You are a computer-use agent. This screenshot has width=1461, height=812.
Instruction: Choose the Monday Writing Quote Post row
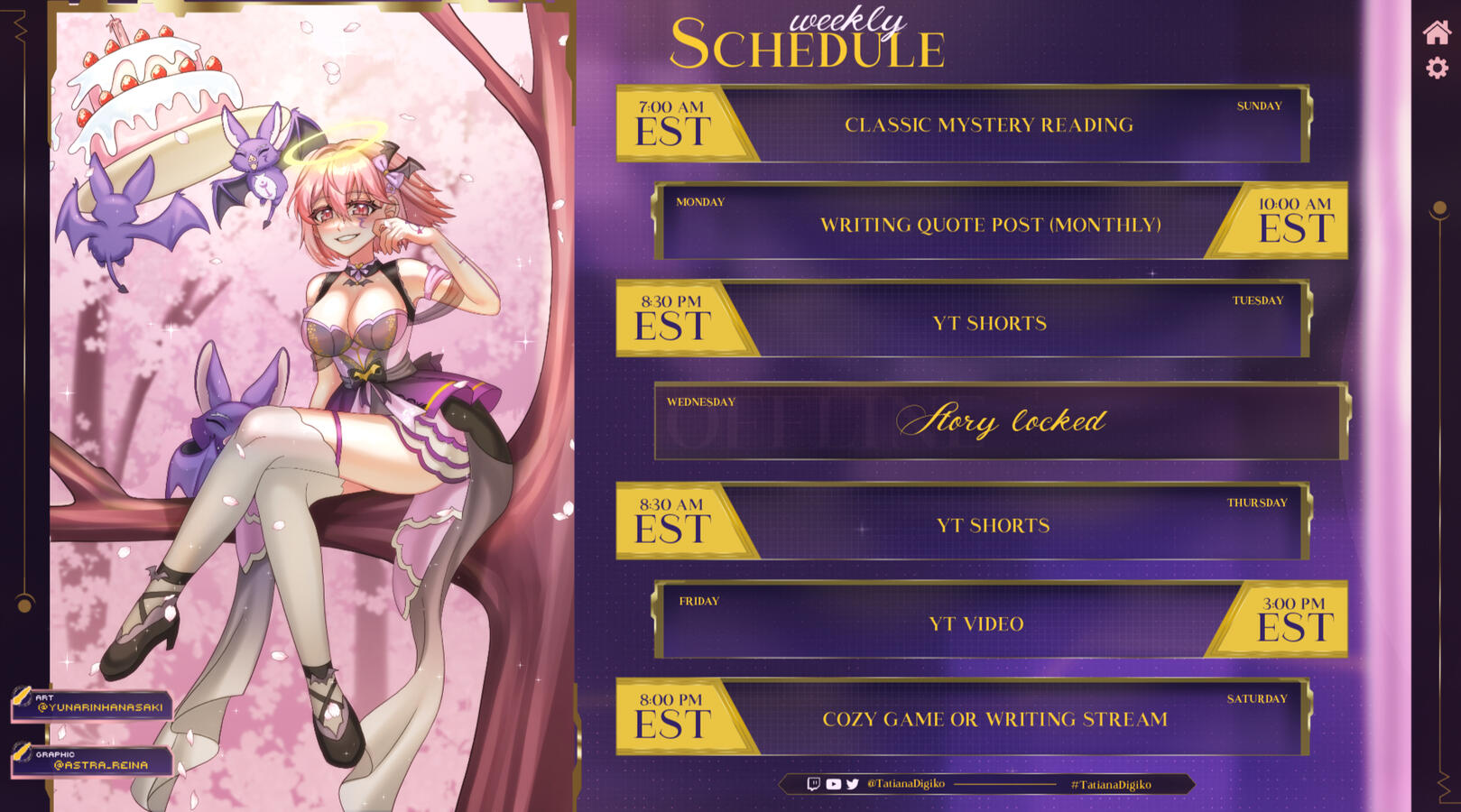(x=990, y=225)
